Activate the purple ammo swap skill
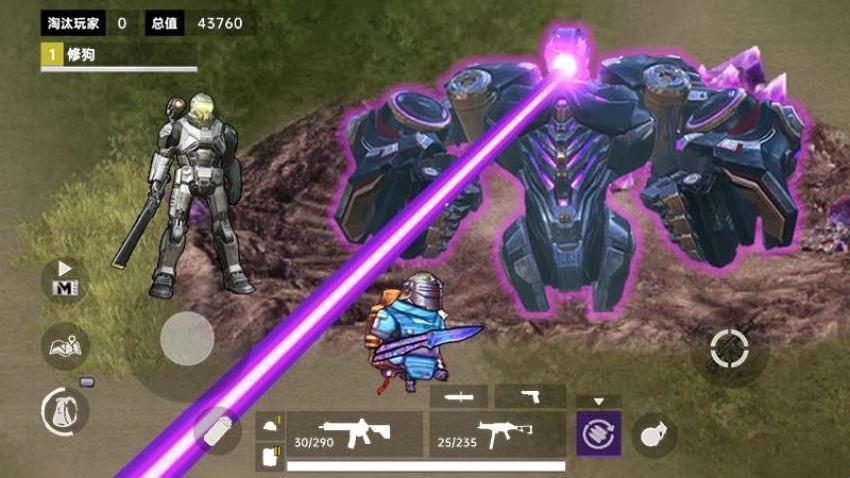The image size is (850, 478). tap(598, 434)
